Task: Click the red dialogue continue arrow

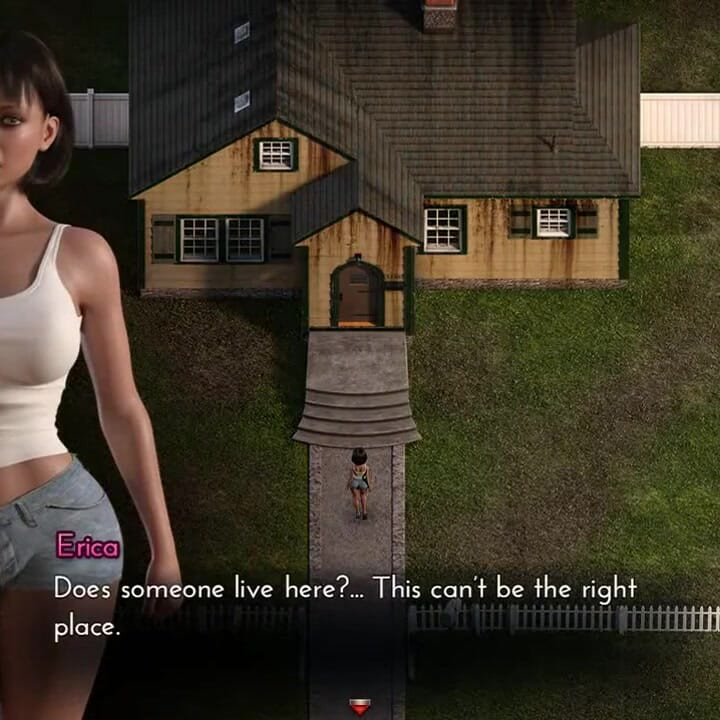Action: (360, 706)
